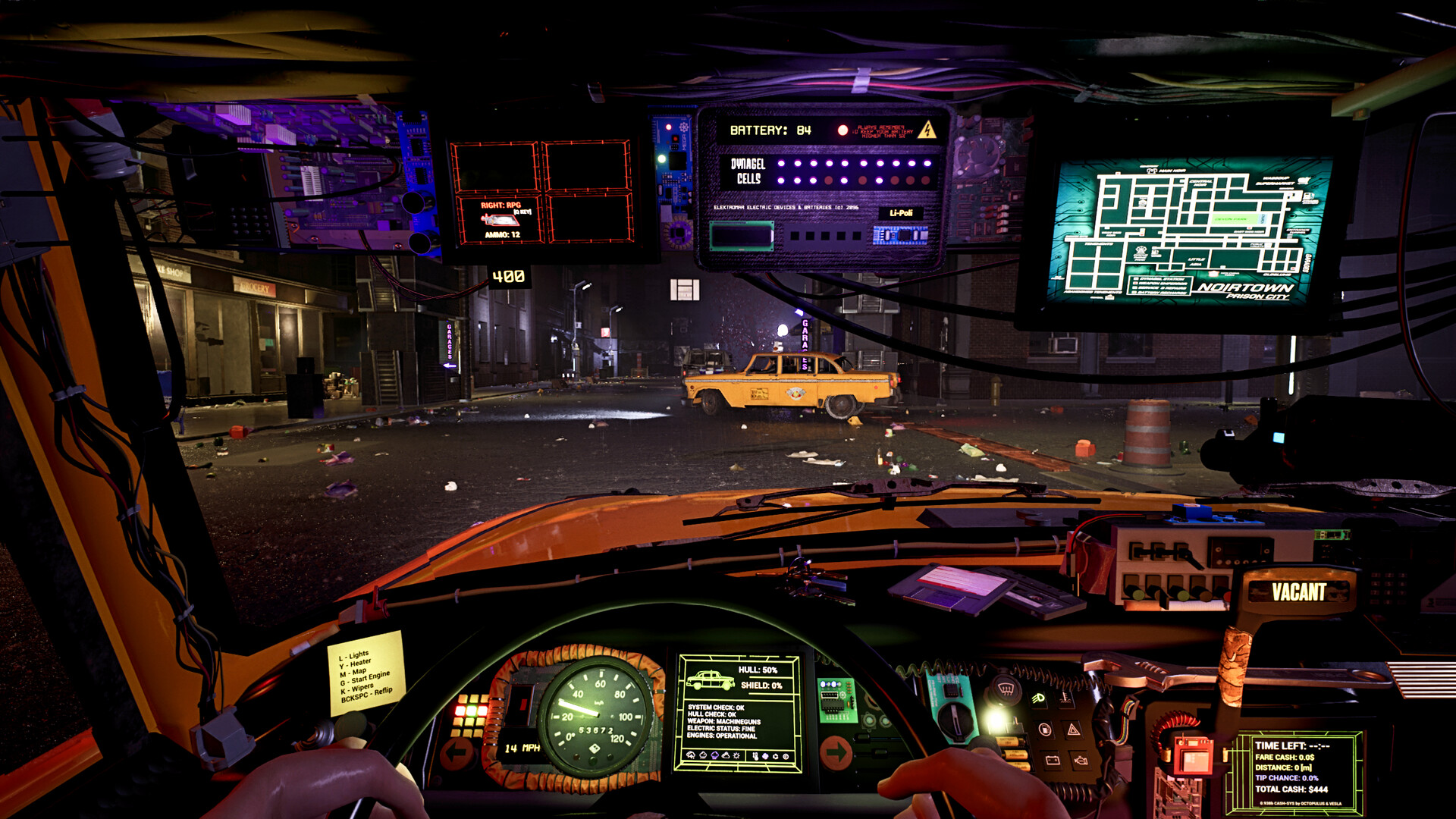Click the check engine dashboard button

[1081, 759]
